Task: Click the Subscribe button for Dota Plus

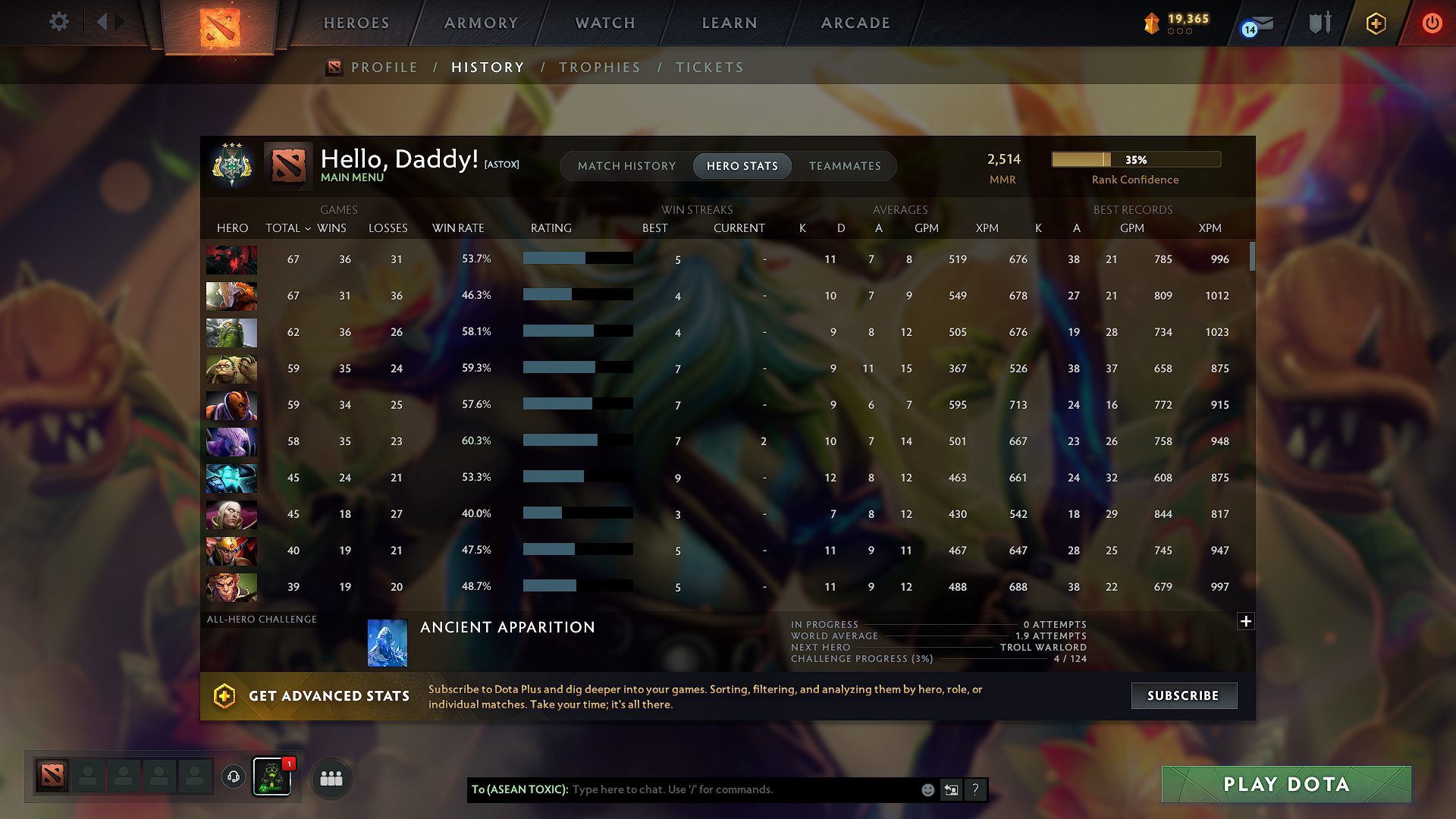Action: 1184,695
